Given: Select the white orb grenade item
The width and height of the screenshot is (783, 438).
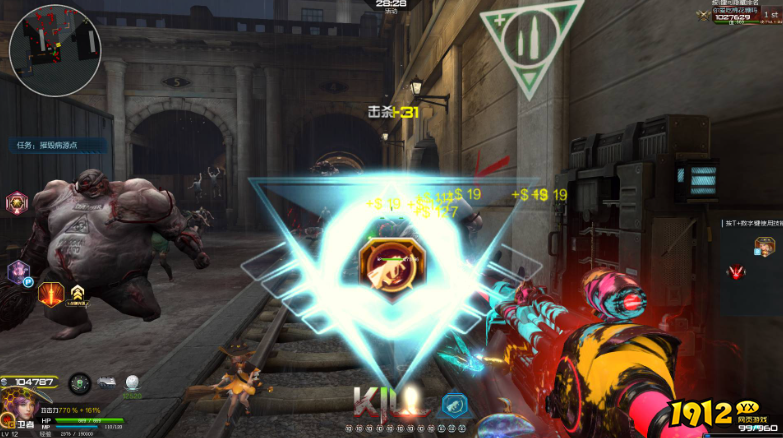Looking at the screenshot, I should pos(131,383).
